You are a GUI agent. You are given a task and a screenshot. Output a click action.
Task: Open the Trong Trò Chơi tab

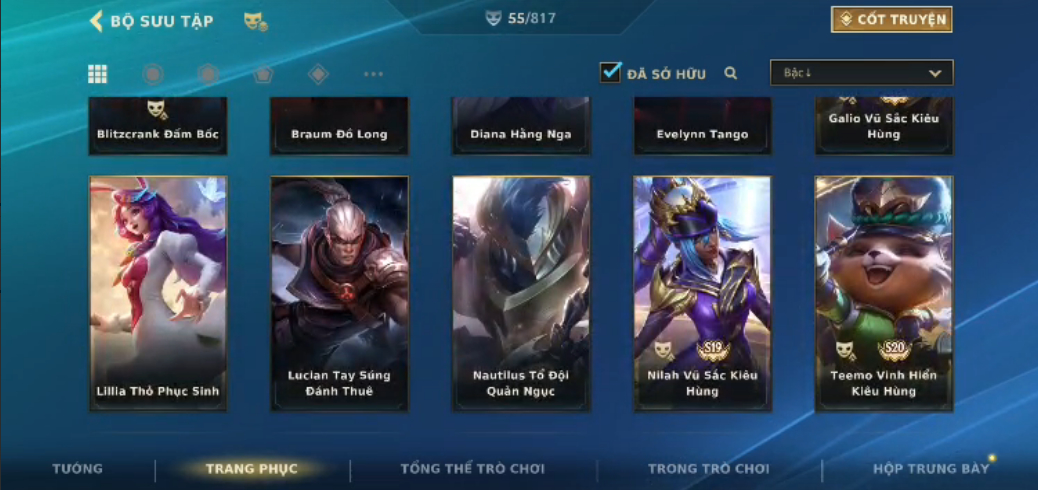[x=709, y=469]
